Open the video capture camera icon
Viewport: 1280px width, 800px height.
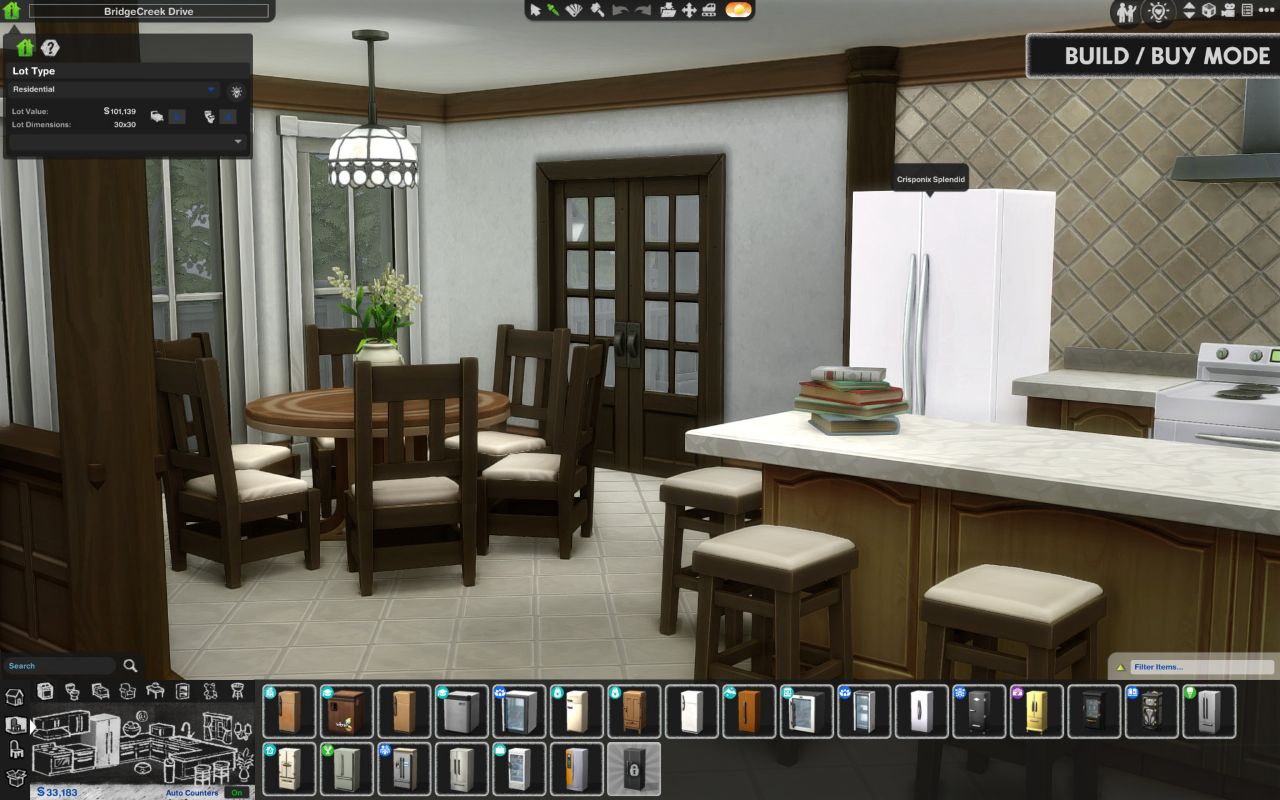(x=1227, y=10)
